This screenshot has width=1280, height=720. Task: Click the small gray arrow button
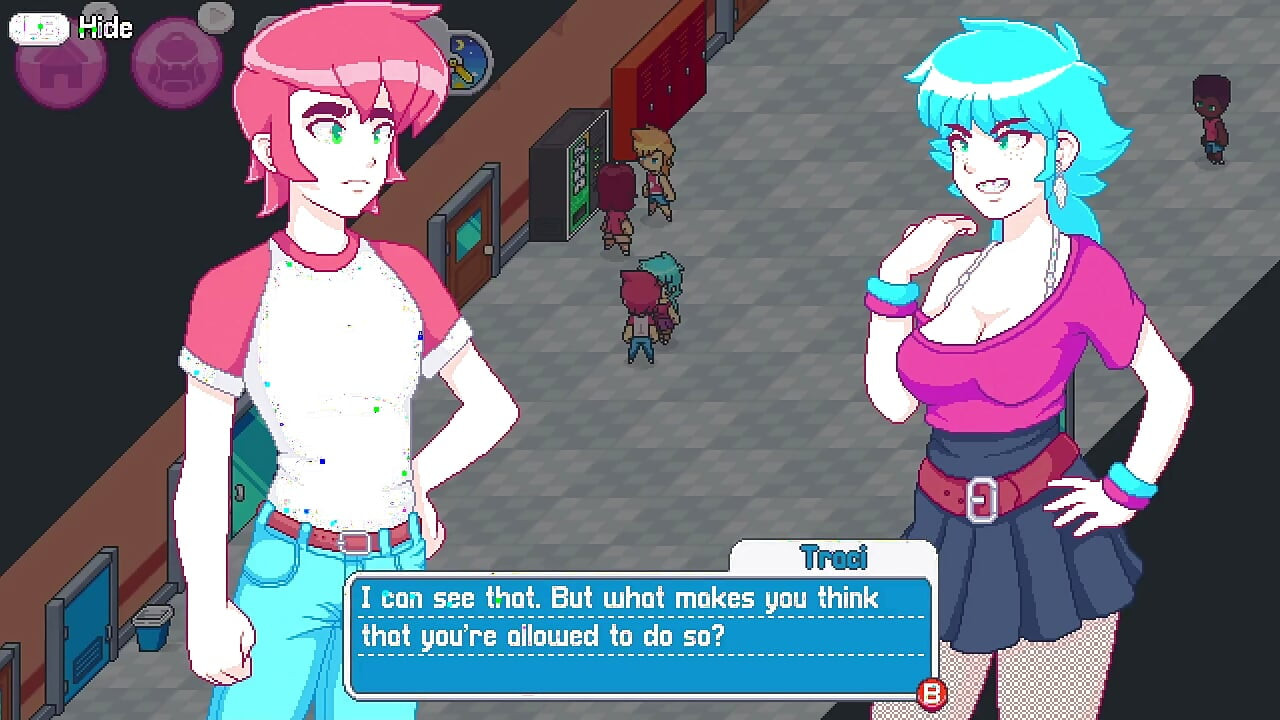215,15
